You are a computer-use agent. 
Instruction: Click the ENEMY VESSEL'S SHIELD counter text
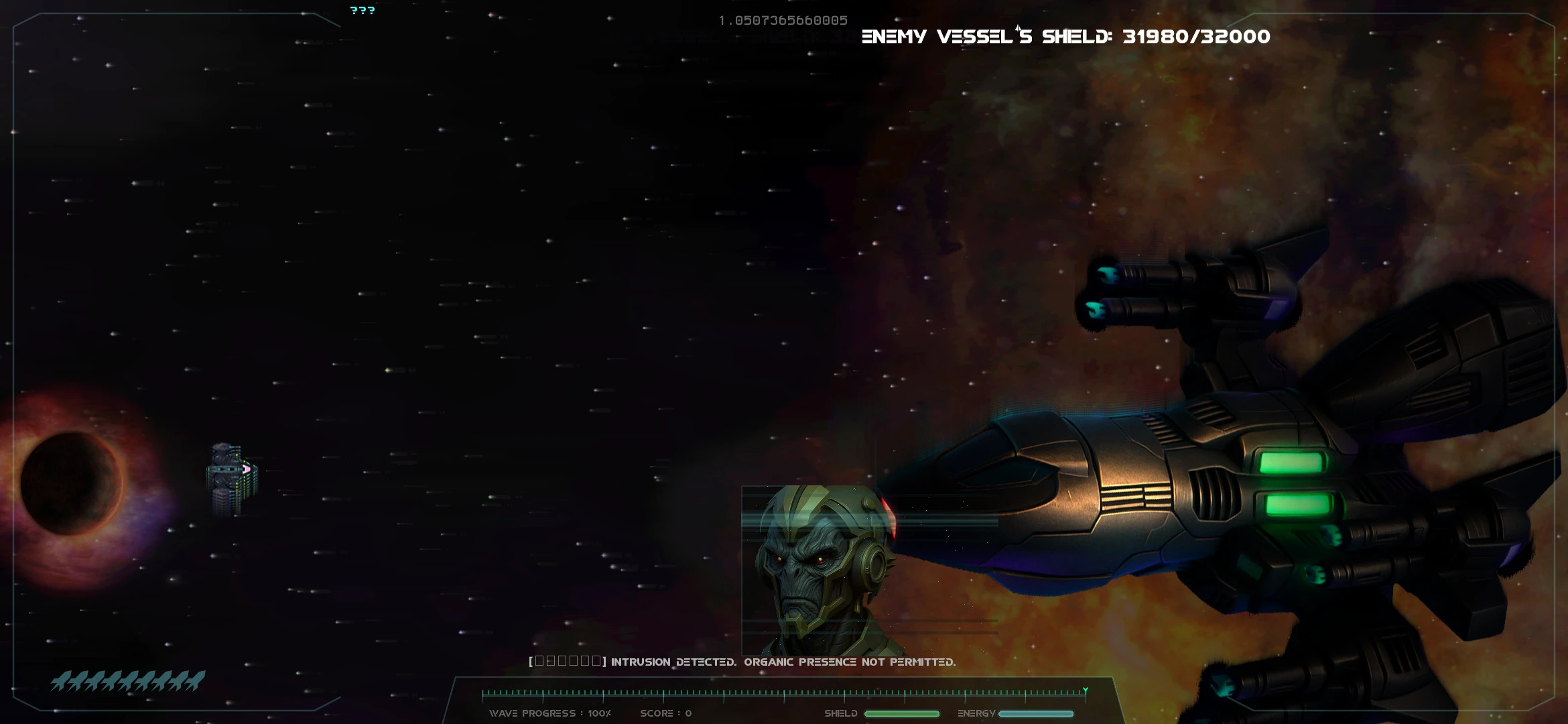pos(1065,37)
